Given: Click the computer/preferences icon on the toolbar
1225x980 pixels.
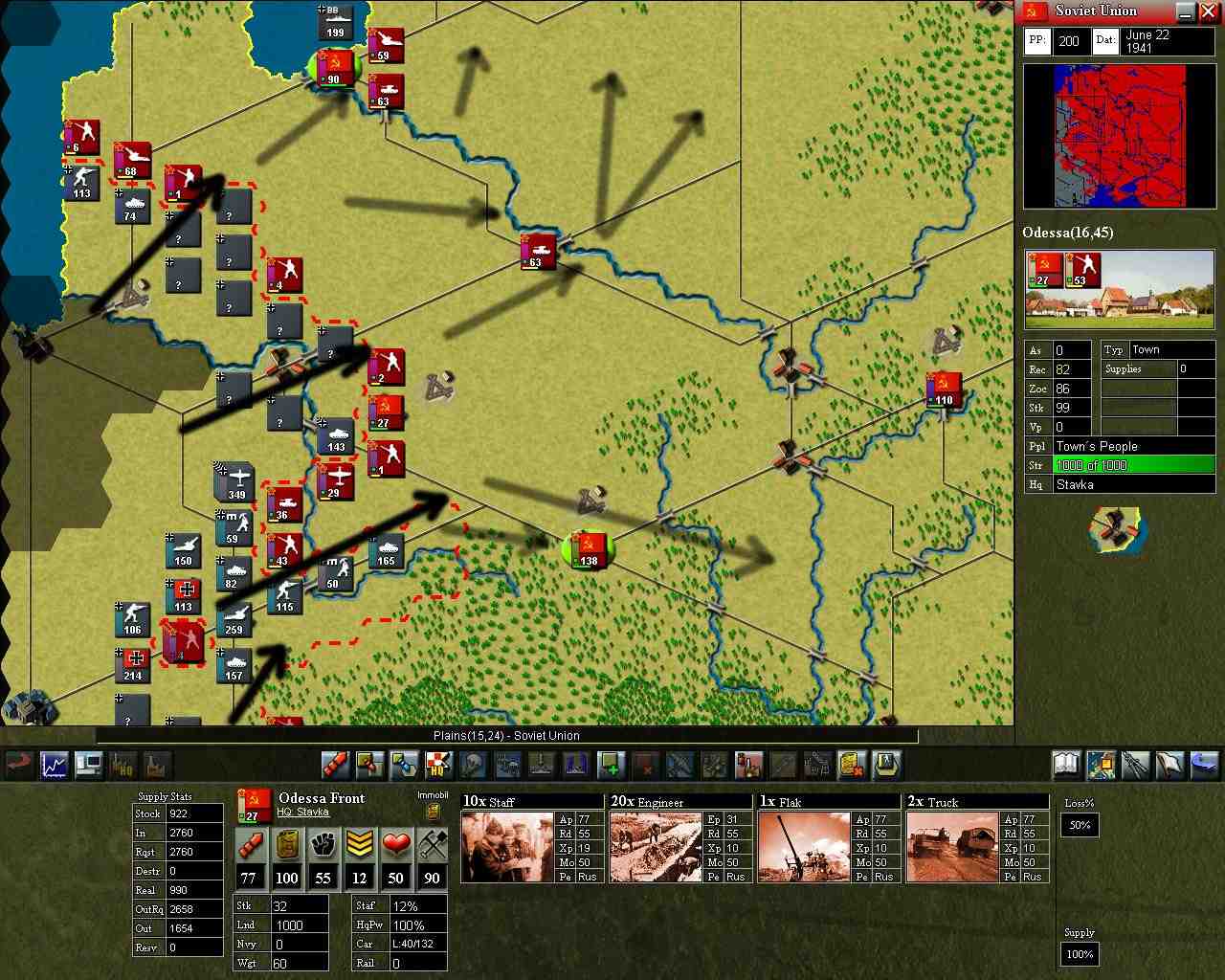Looking at the screenshot, I should [x=89, y=765].
